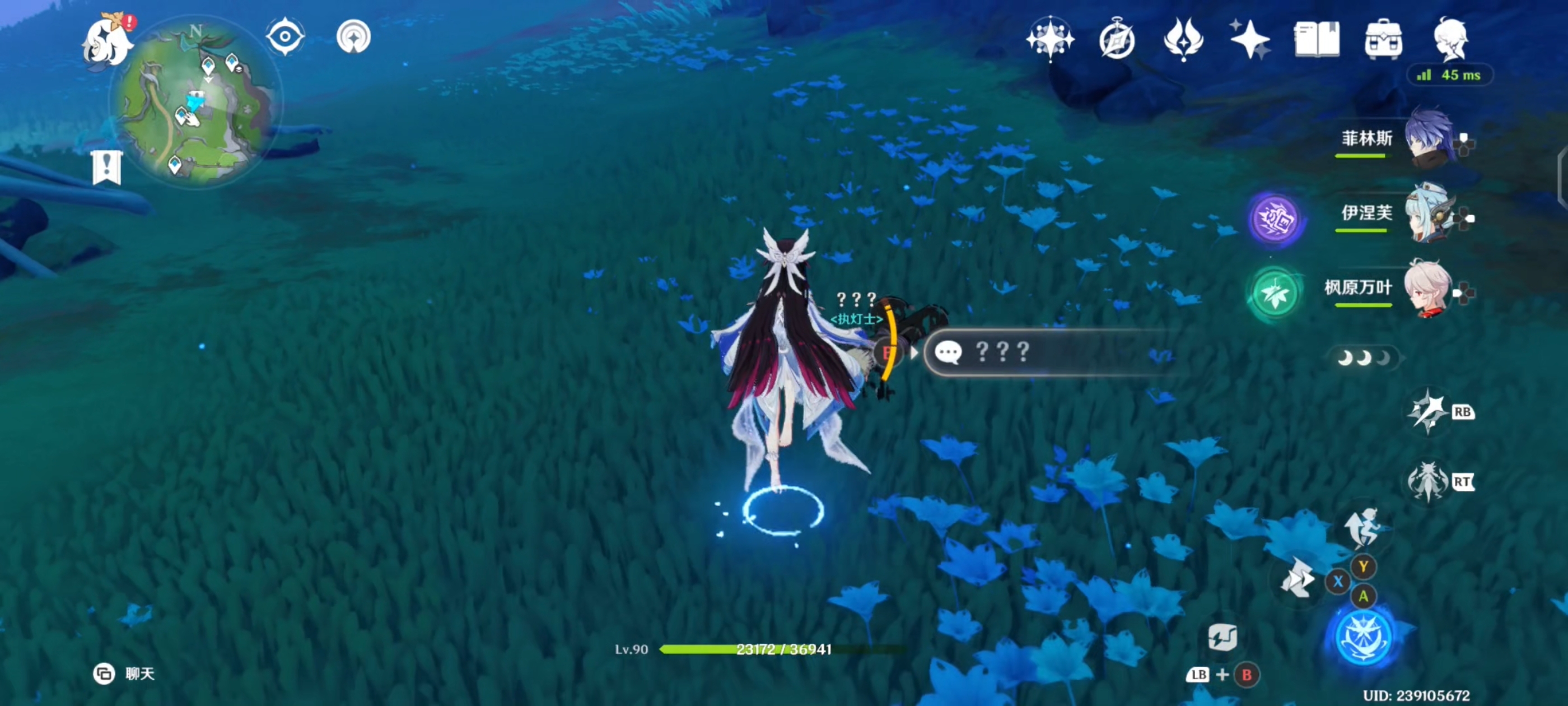The image size is (1568, 706).
Task: Tap the sprint dash icon
Action: (1298, 579)
